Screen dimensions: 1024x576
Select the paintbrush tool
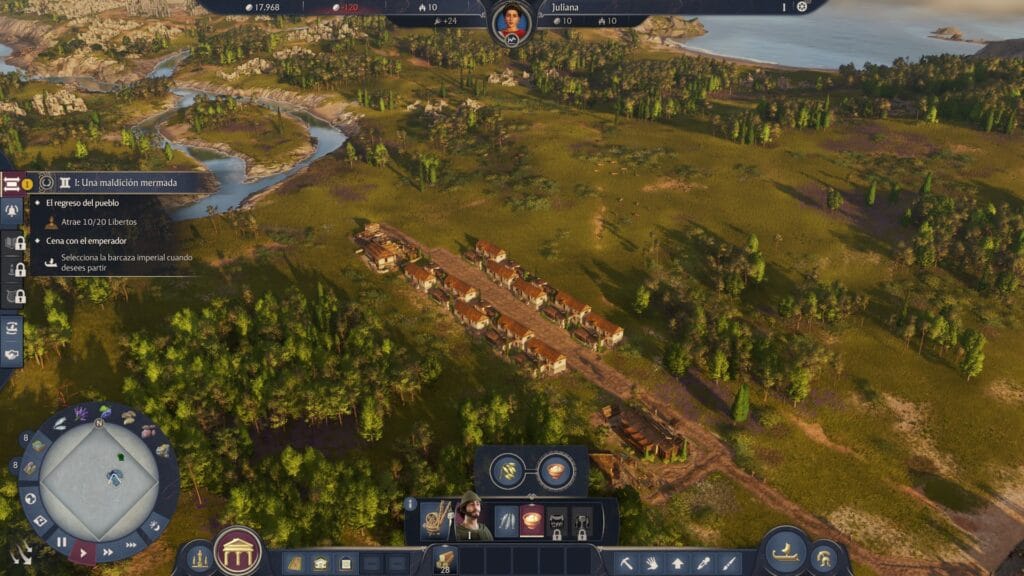tap(730, 563)
